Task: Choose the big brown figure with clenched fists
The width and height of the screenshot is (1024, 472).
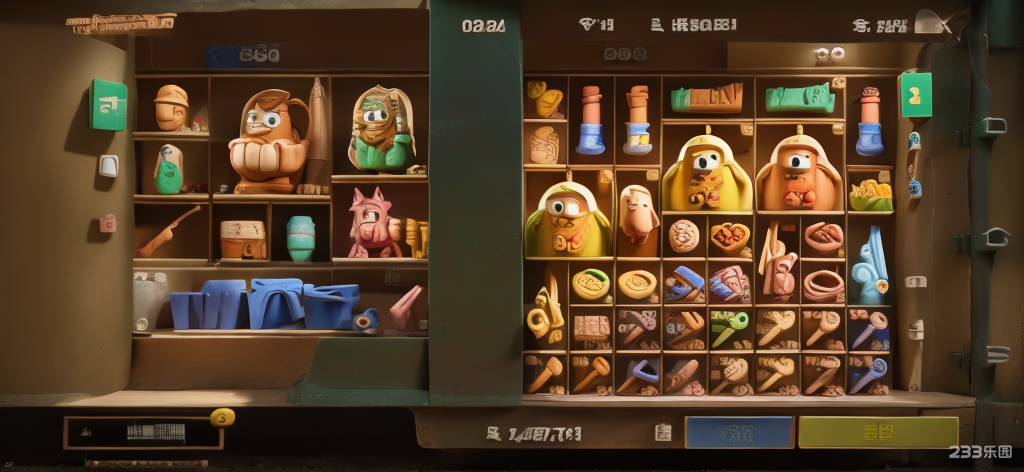Action: click(267, 141)
